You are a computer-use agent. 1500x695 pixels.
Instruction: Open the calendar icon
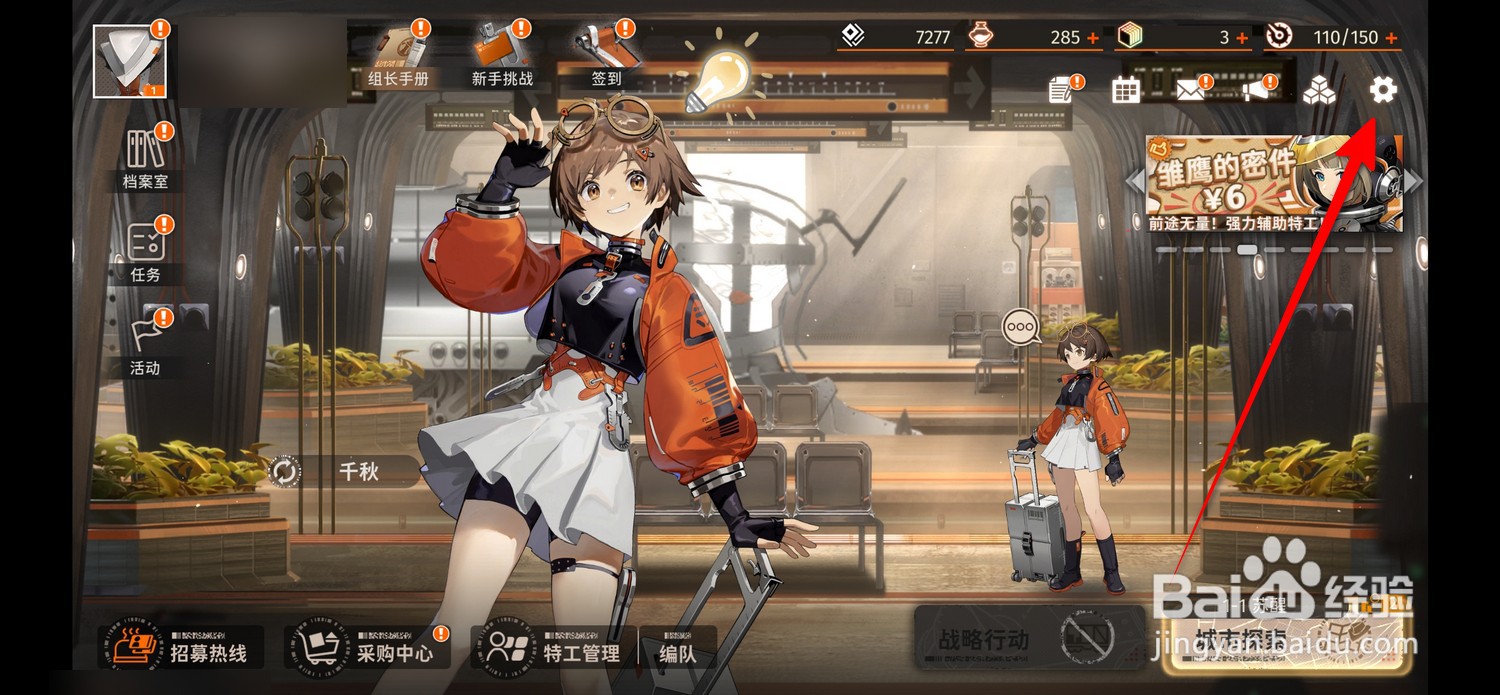(1126, 91)
